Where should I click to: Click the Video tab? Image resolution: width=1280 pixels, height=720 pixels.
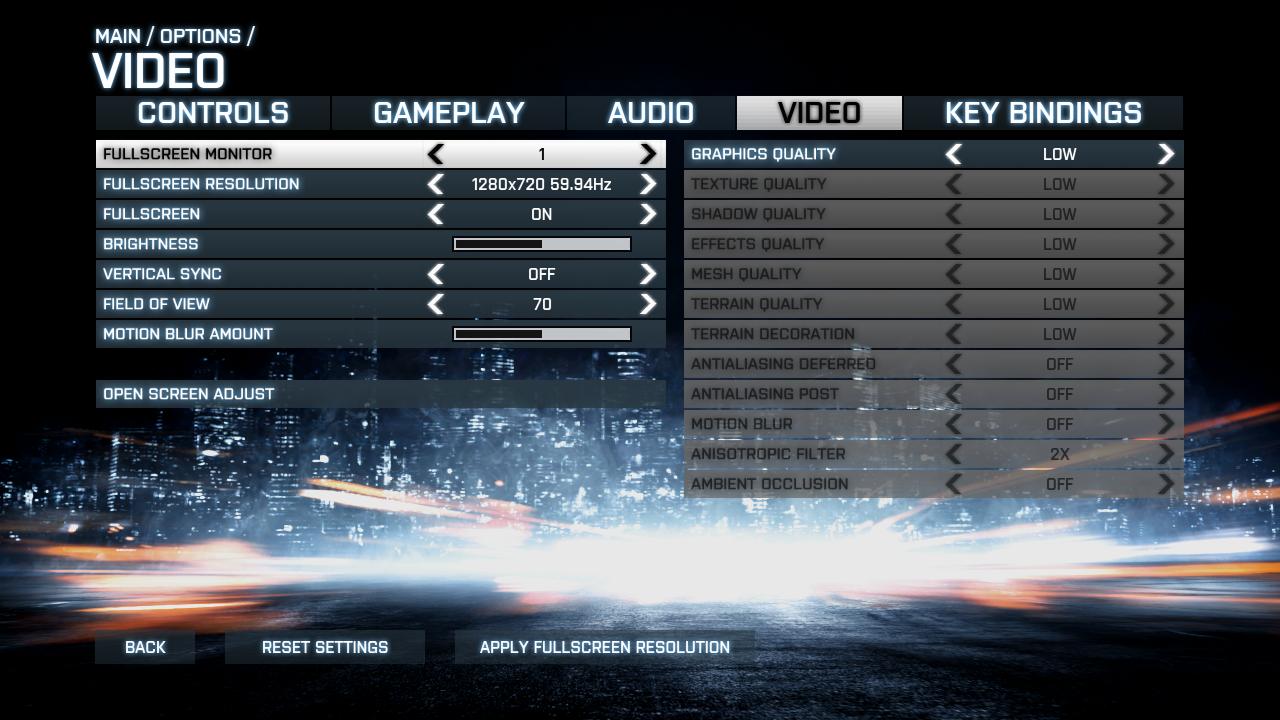coord(819,113)
